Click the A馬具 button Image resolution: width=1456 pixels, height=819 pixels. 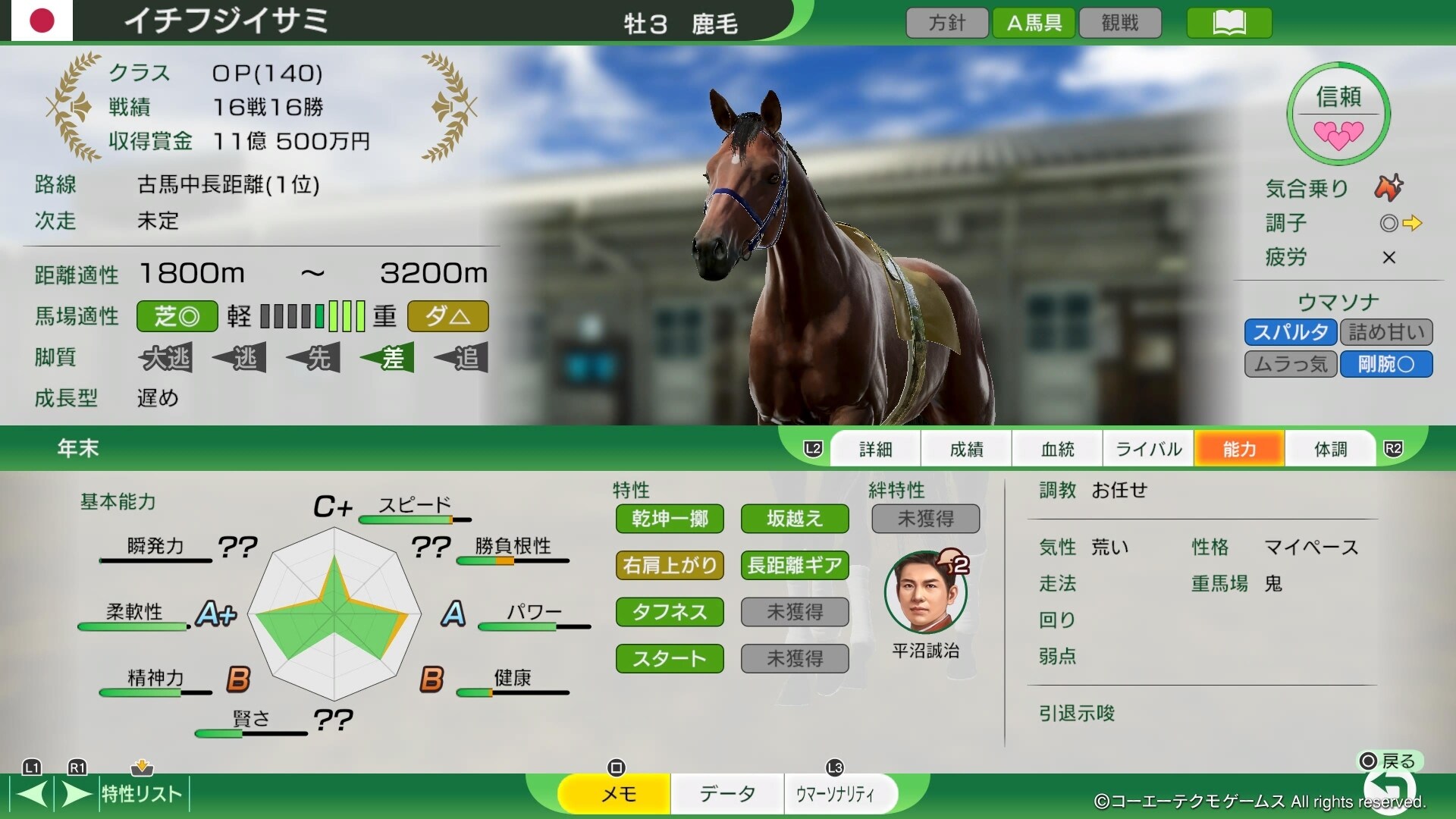pyautogui.click(x=1034, y=22)
